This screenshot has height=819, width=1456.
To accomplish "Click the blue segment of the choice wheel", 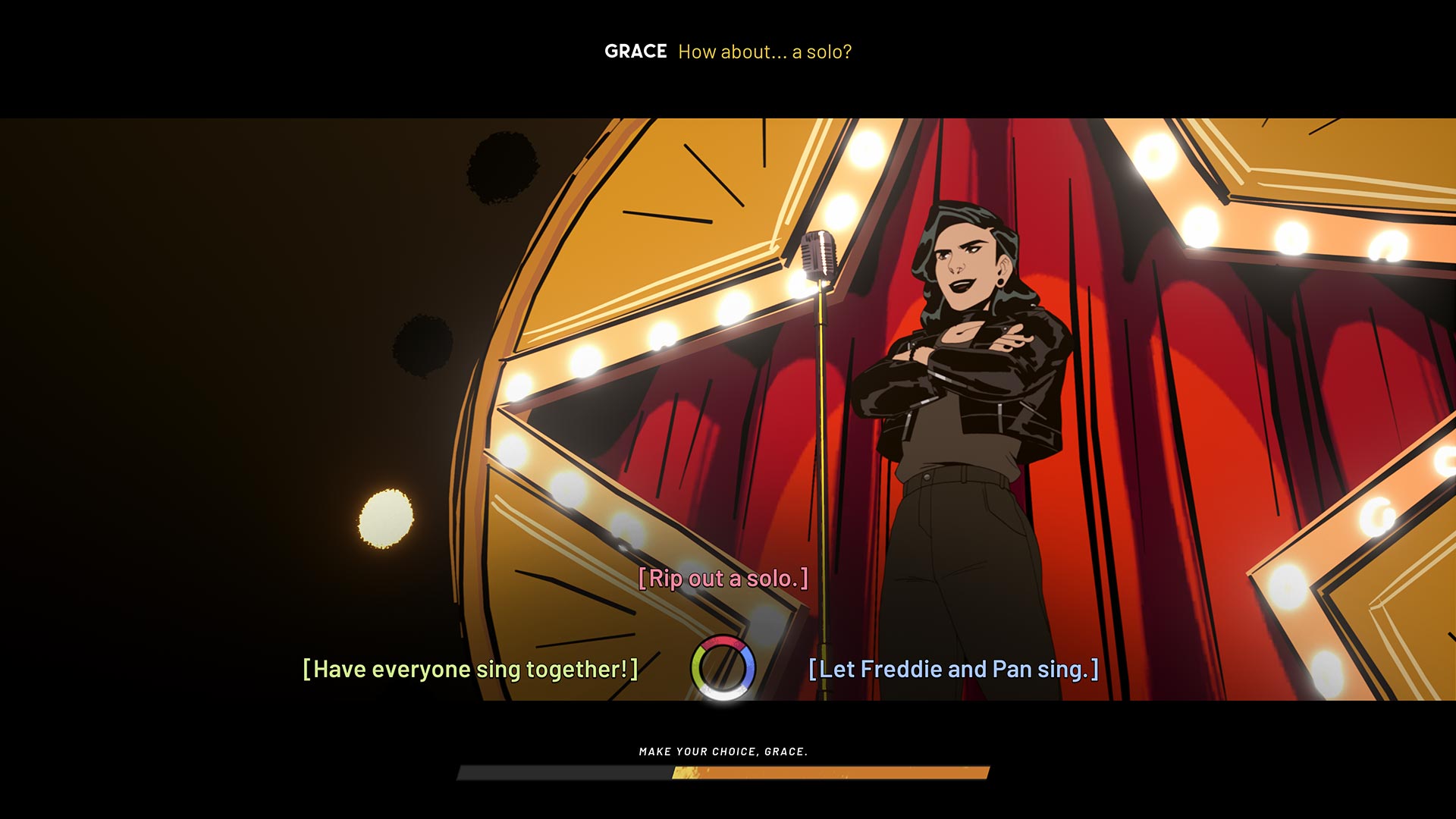I will coord(749,665).
